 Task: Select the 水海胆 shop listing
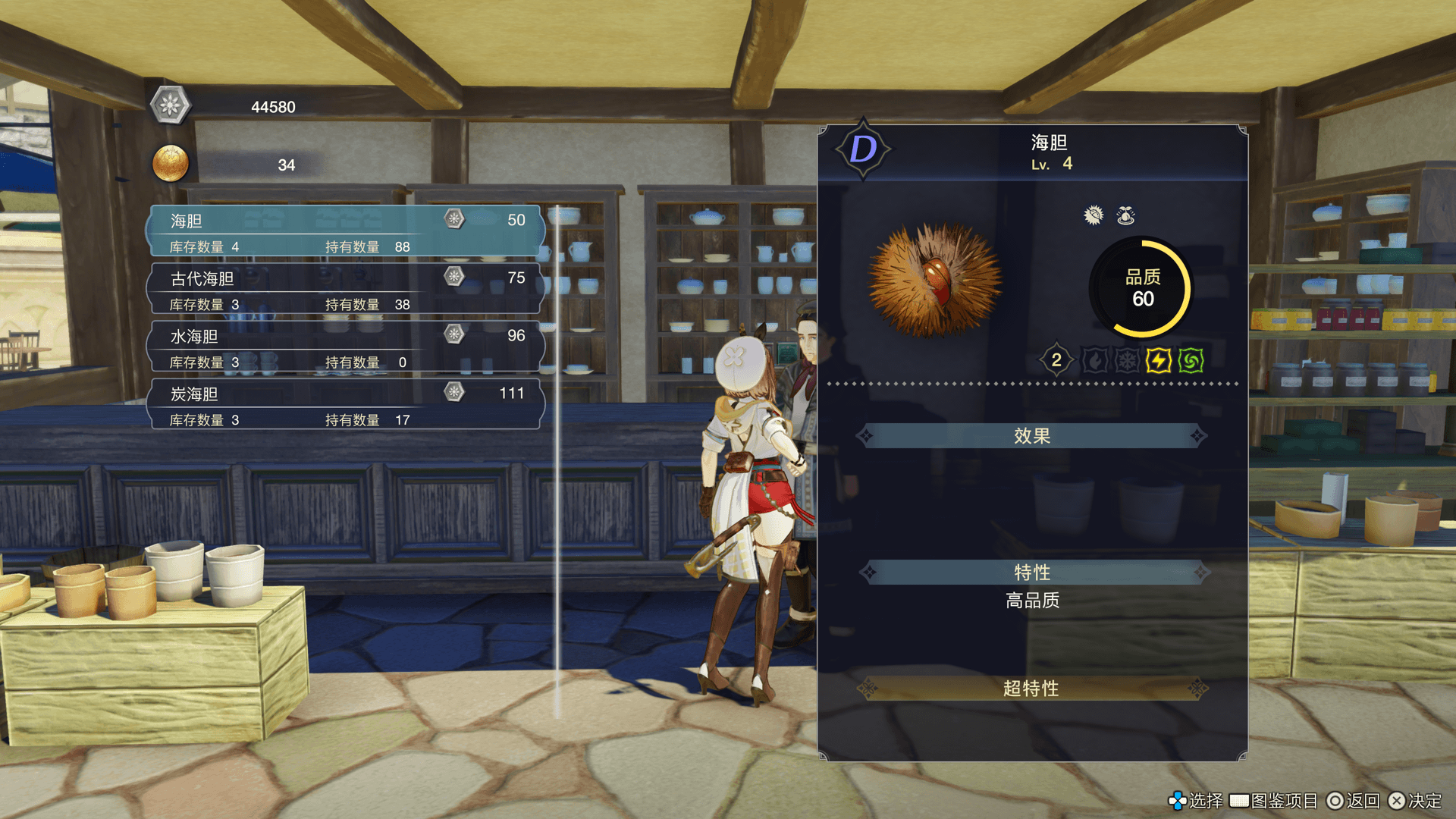coord(346,347)
